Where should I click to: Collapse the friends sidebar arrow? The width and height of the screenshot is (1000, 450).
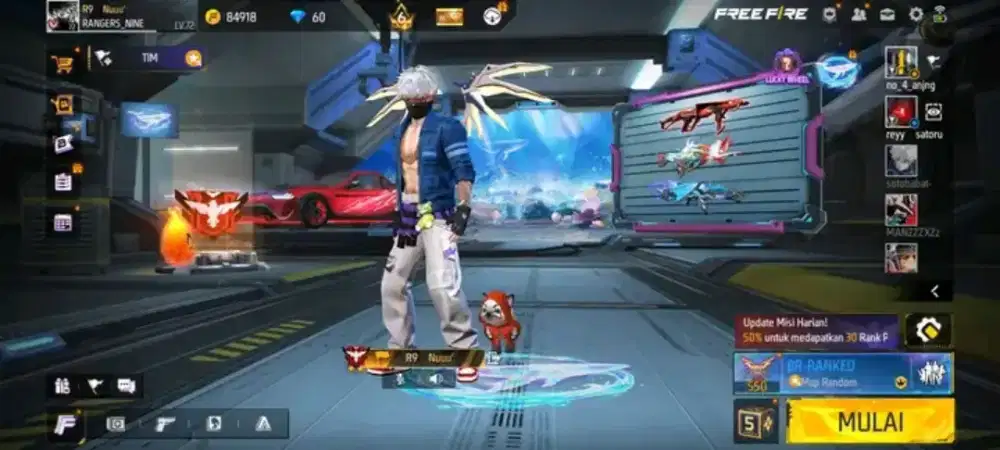(934, 291)
